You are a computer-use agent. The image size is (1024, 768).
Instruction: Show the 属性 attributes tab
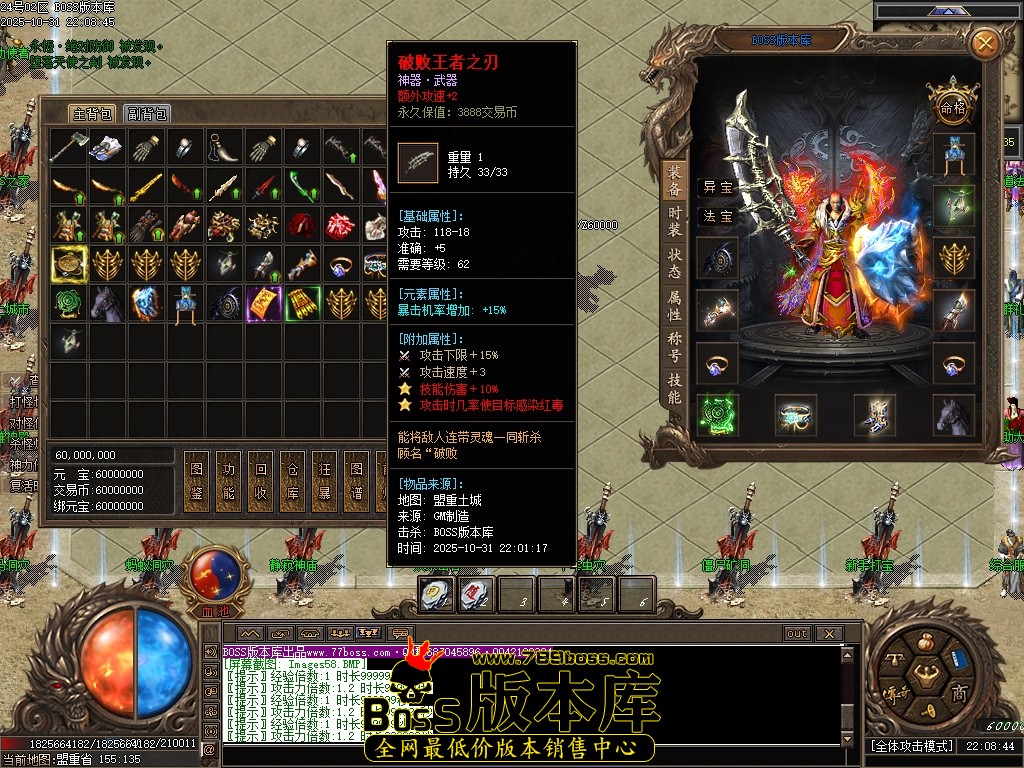[x=675, y=306]
